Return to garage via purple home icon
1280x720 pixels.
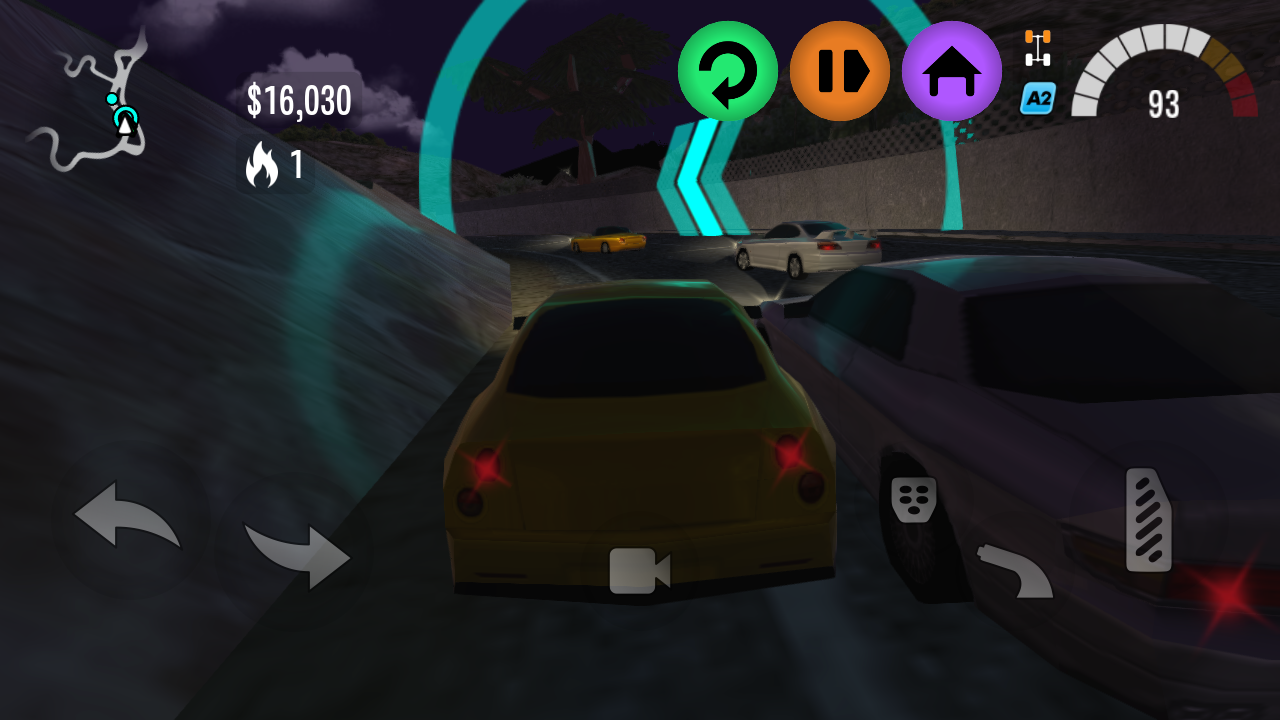(951, 70)
